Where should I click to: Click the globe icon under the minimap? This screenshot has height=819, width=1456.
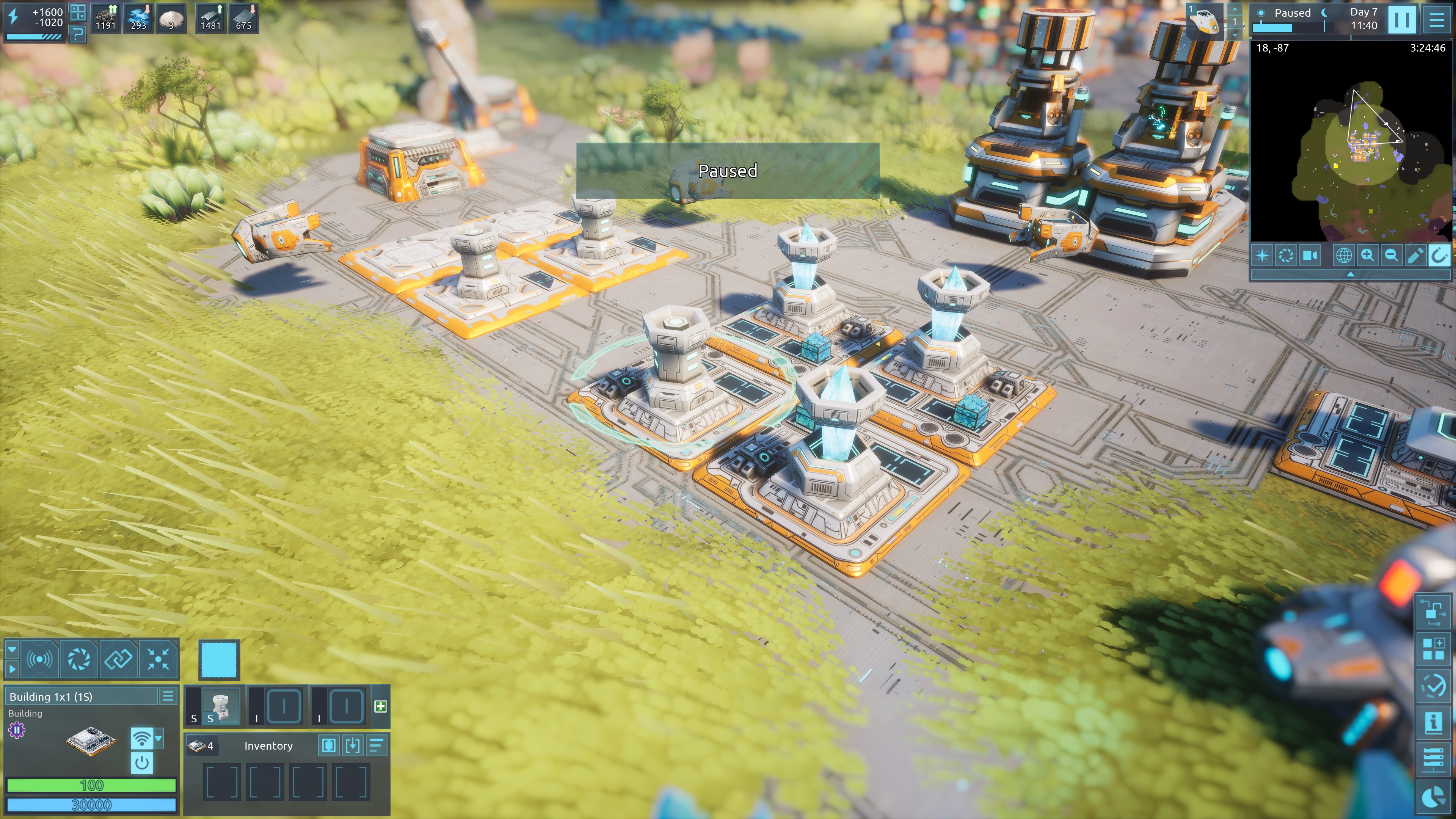(x=1343, y=256)
